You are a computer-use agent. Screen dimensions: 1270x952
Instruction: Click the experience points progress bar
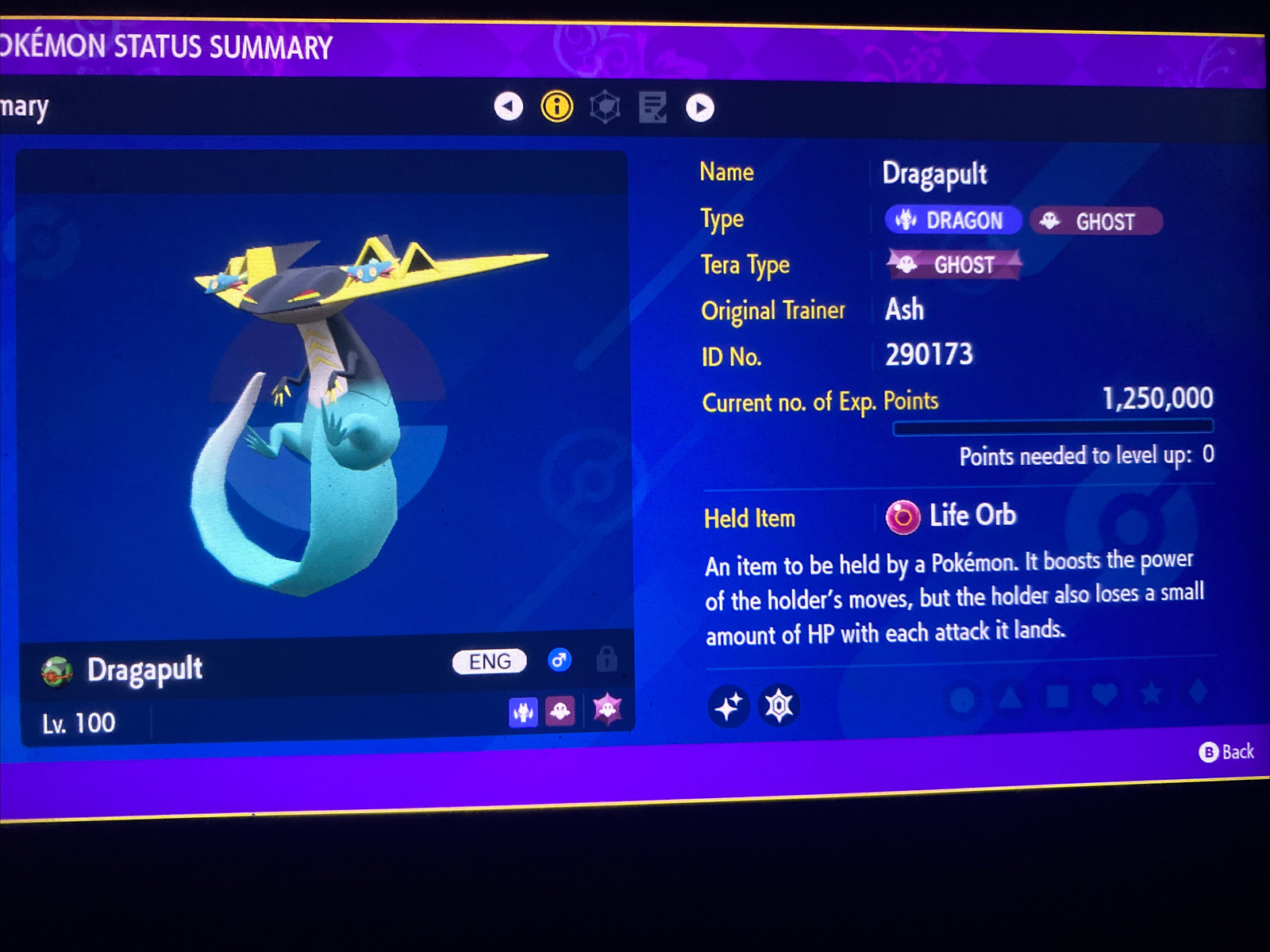click(x=1053, y=427)
